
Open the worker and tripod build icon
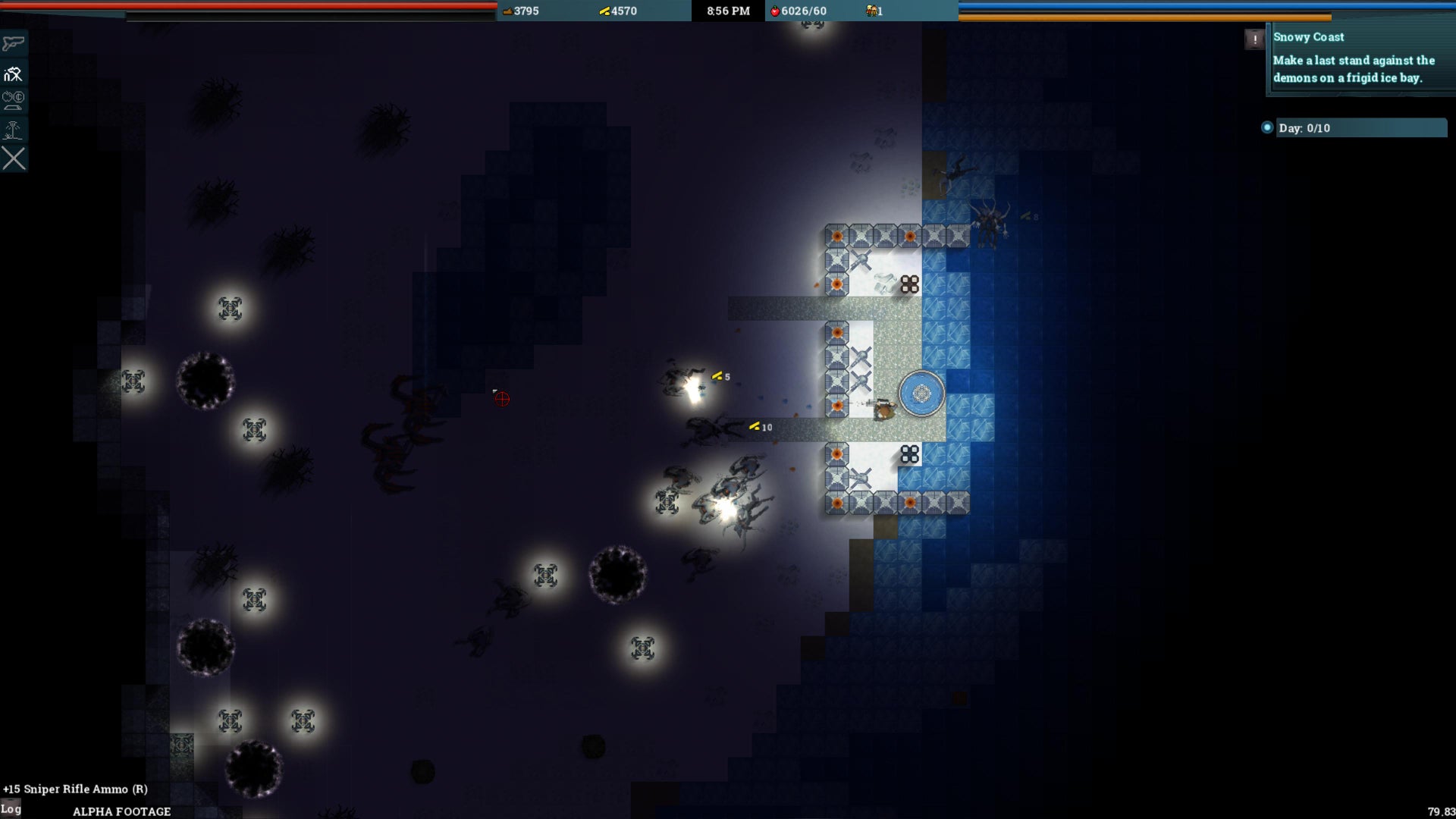14,74
